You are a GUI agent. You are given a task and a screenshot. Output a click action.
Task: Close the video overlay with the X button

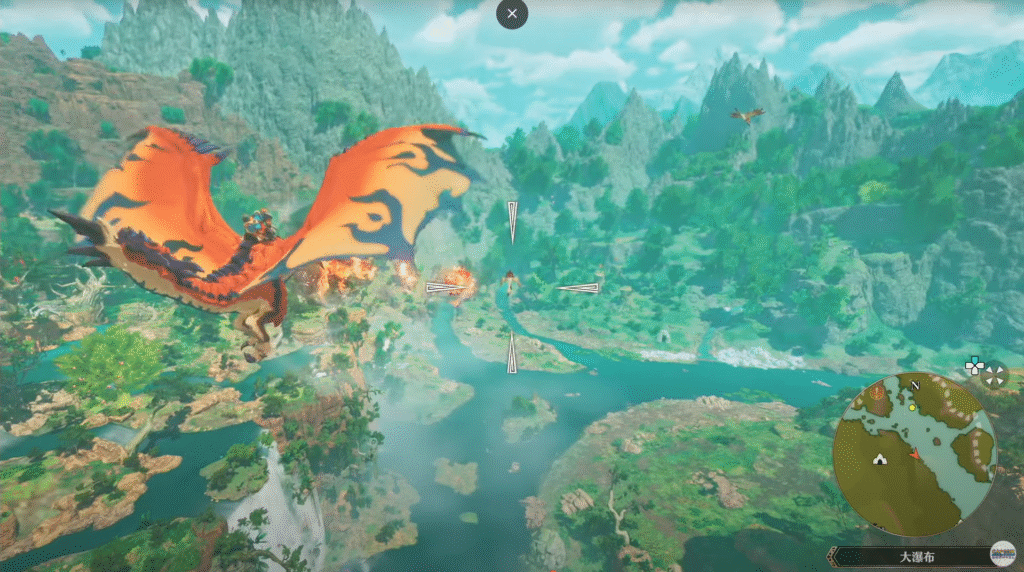(512, 14)
